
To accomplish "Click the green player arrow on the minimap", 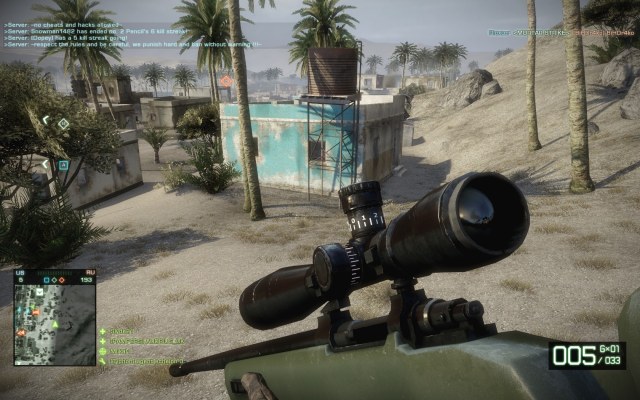I will pyautogui.click(x=55, y=324).
